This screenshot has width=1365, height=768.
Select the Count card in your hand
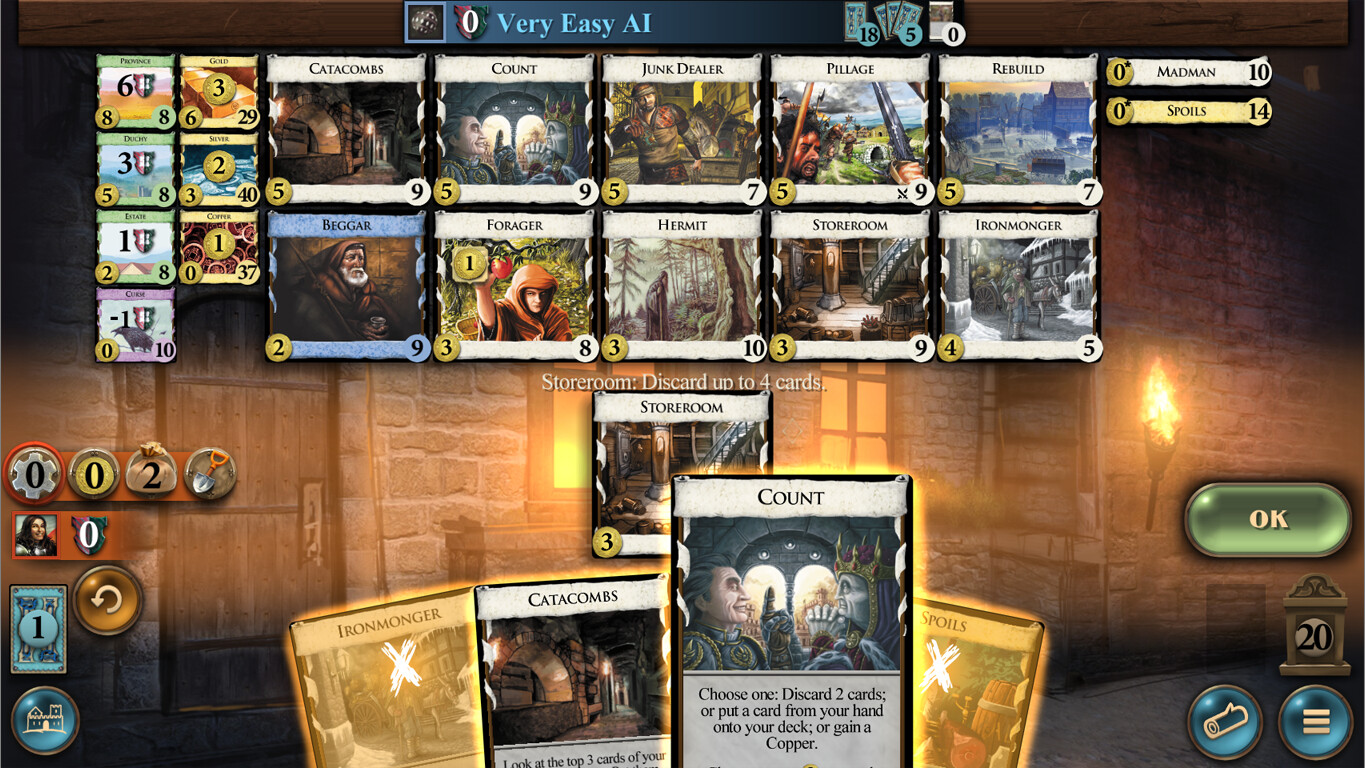coord(791,600)
